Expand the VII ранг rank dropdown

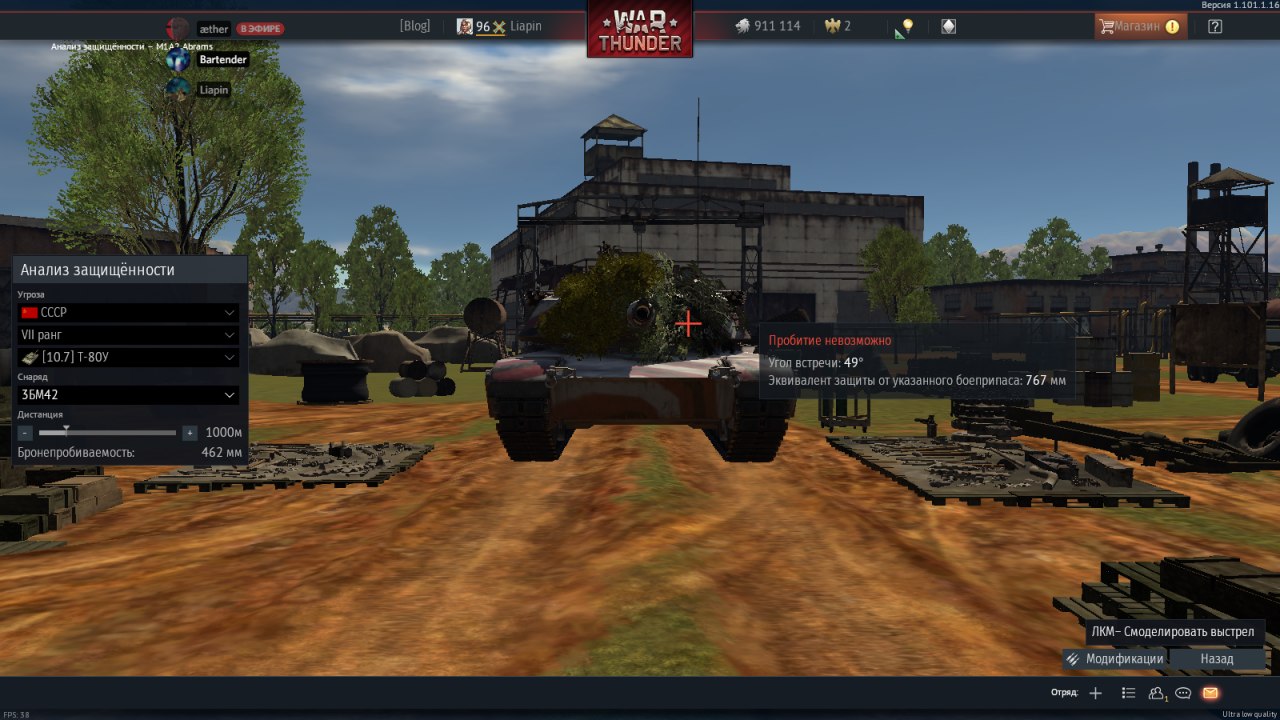point(129,335)
